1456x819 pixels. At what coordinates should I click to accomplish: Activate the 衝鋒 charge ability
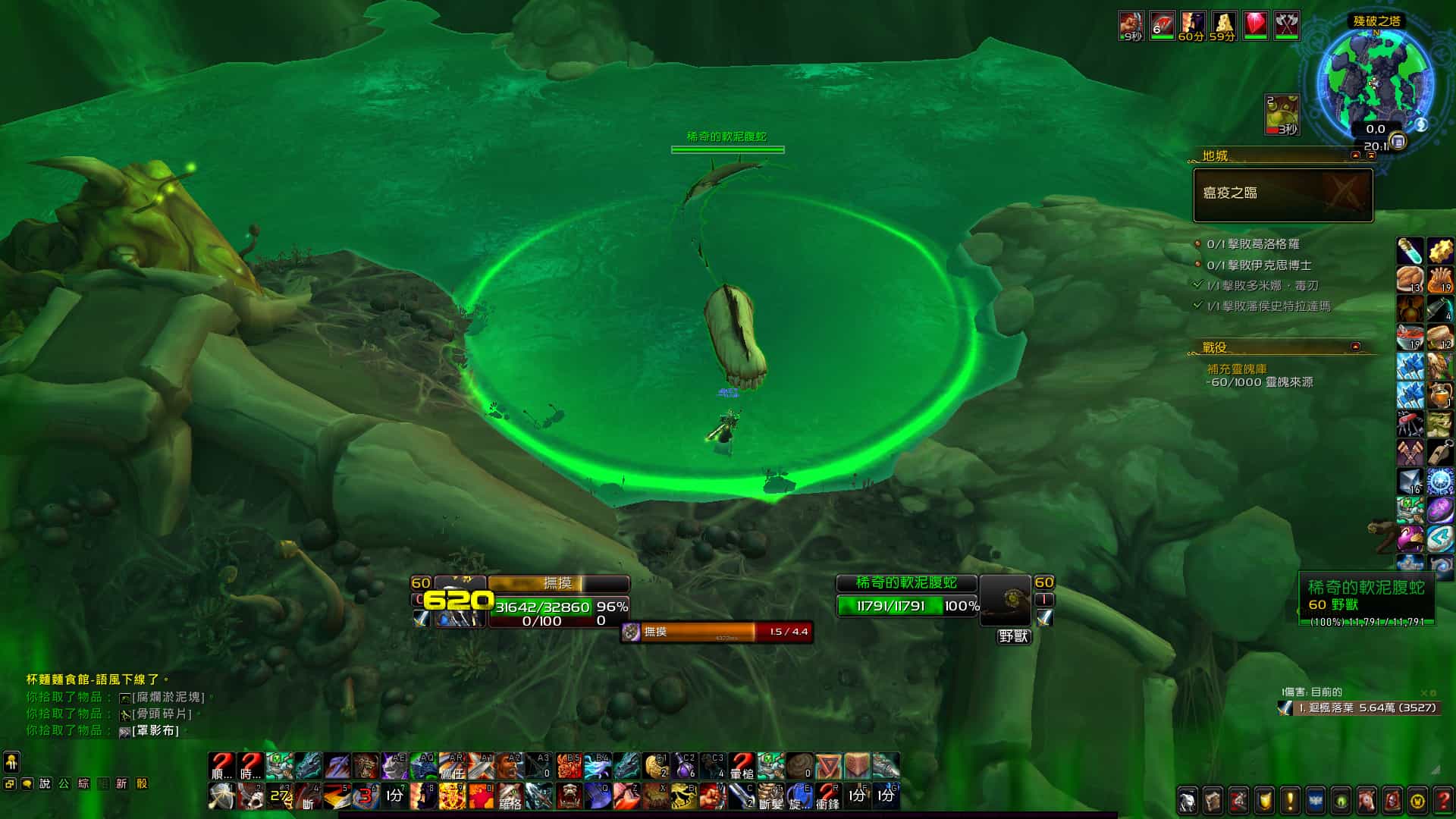(x=827, y=796)
